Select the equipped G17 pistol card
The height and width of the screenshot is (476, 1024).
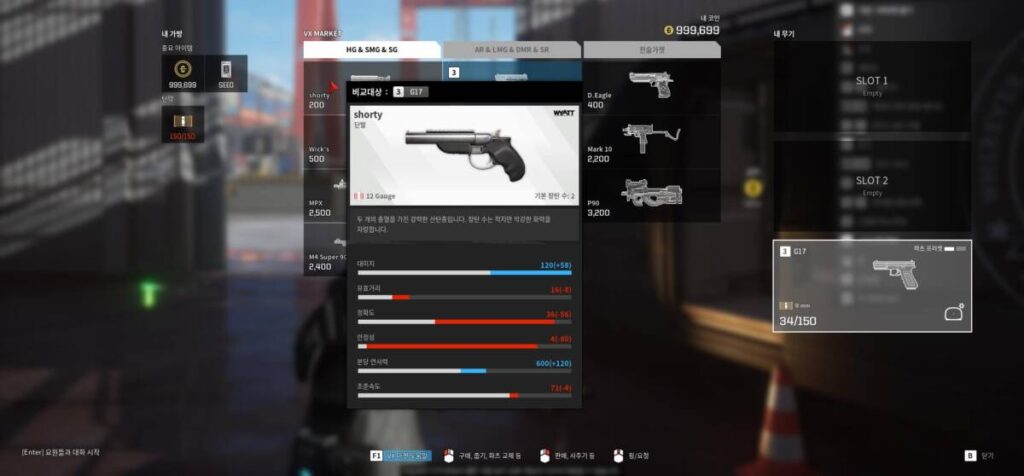click(x=871, y=286)
